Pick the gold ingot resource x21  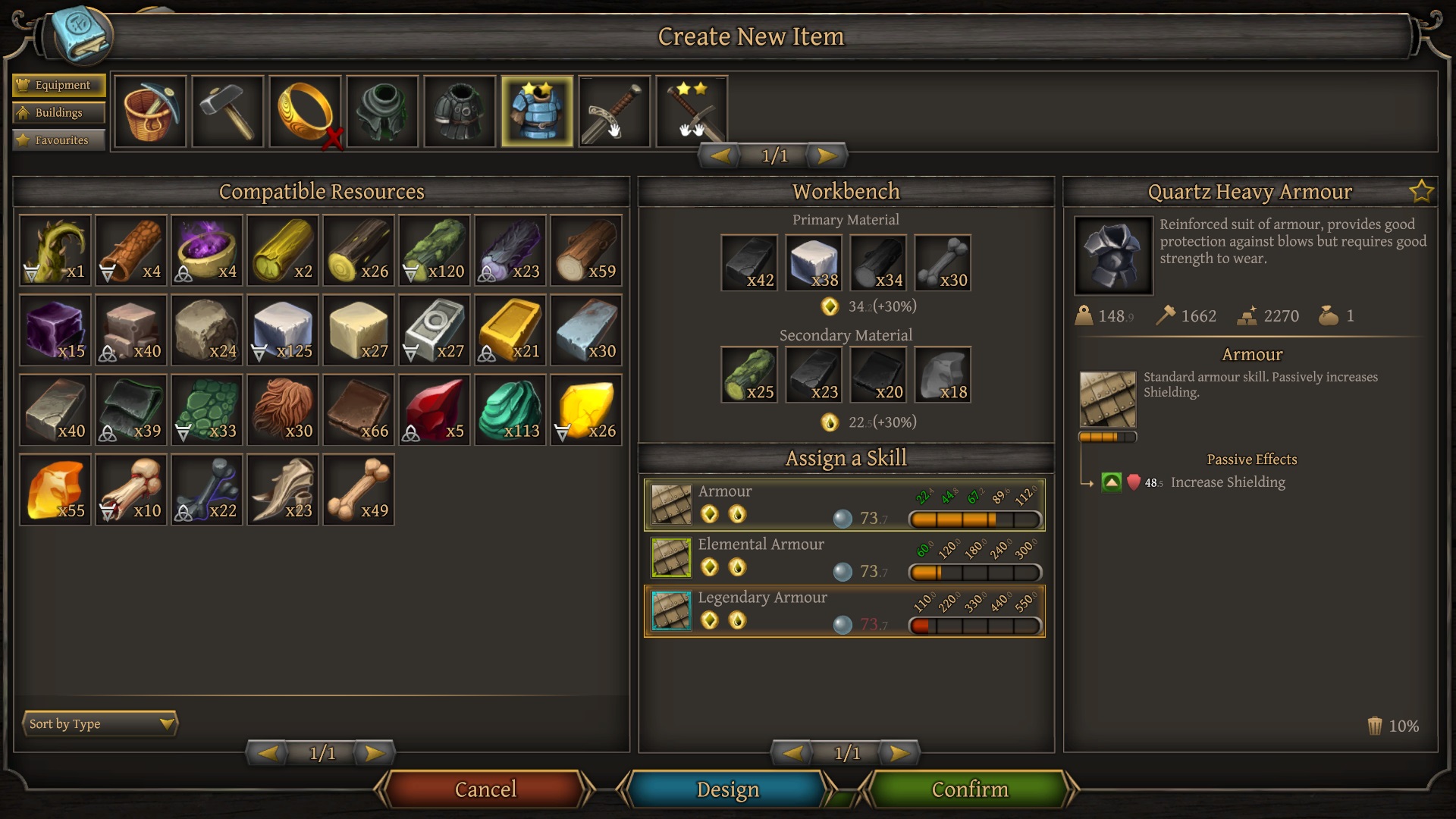click(510, 331)
